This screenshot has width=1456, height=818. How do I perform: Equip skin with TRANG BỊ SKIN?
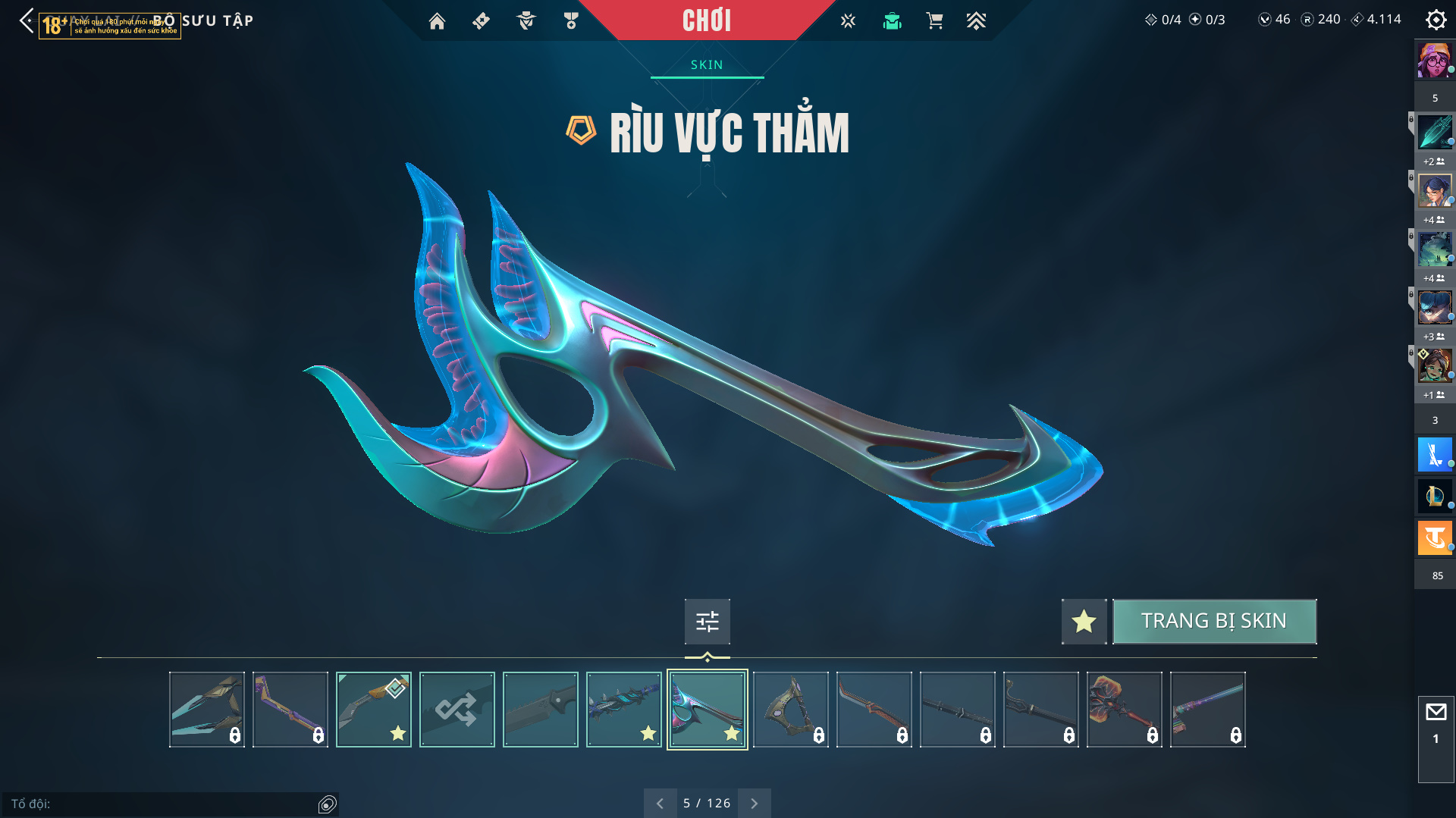[1214, 621]
